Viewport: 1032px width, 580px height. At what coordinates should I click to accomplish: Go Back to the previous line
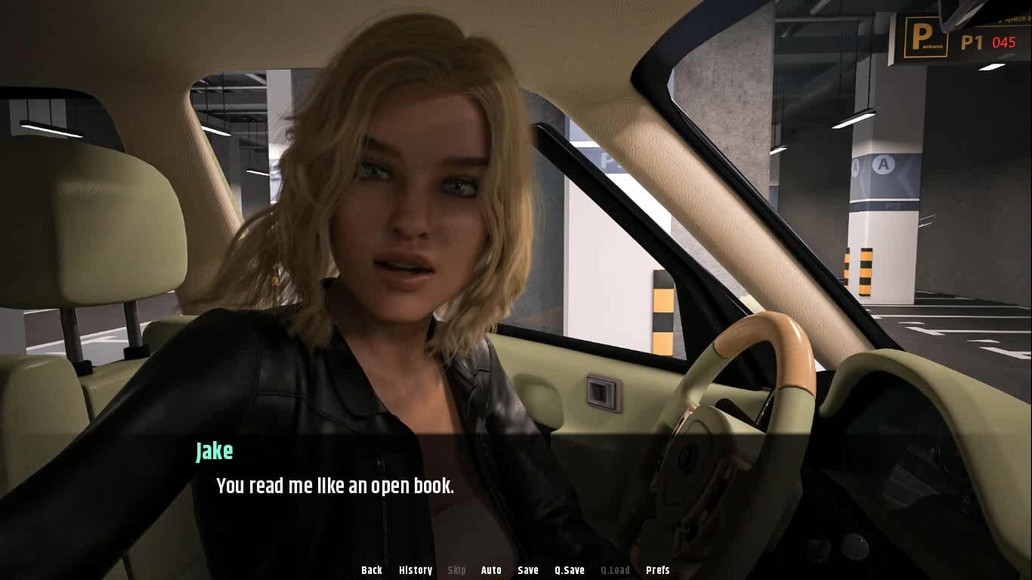coord(371,570)
